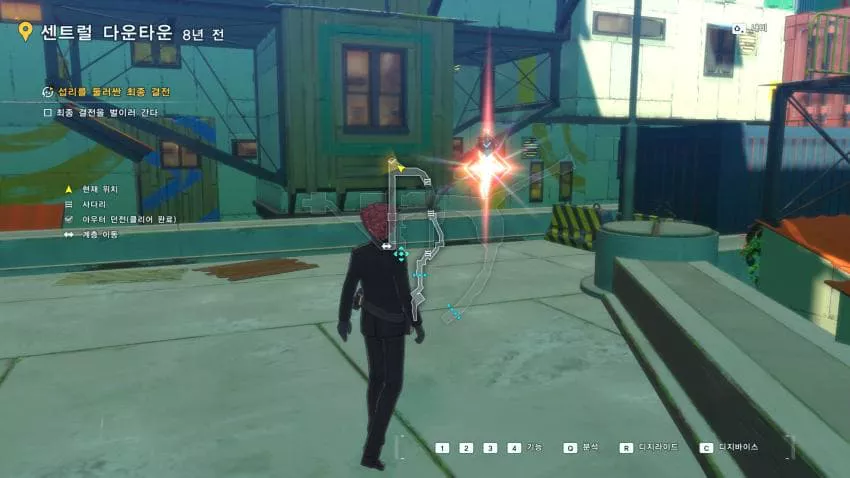Open the camera icon in the top-right corner

738,30
